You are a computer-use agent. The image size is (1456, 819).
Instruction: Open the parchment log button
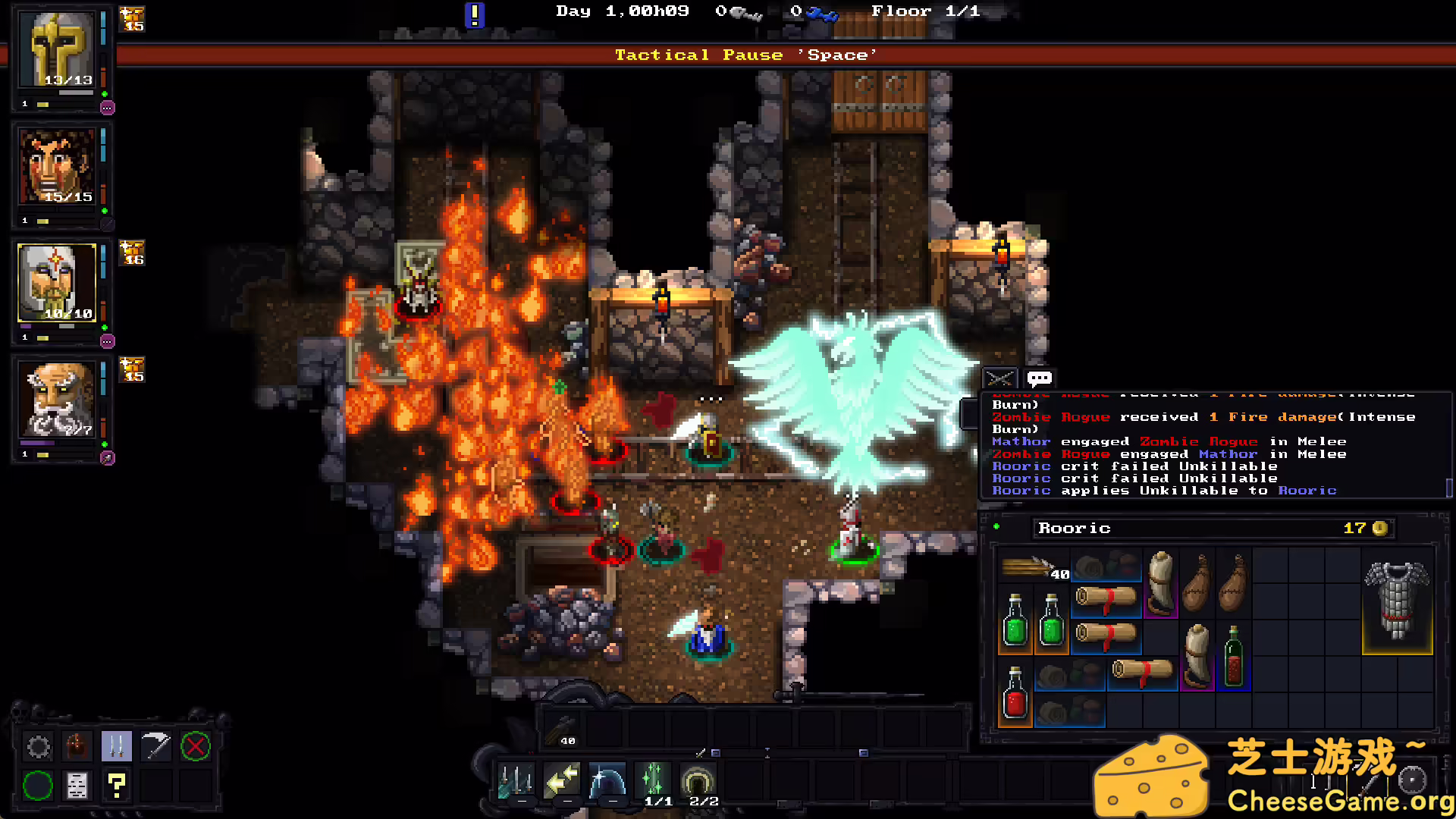point(77,786)
